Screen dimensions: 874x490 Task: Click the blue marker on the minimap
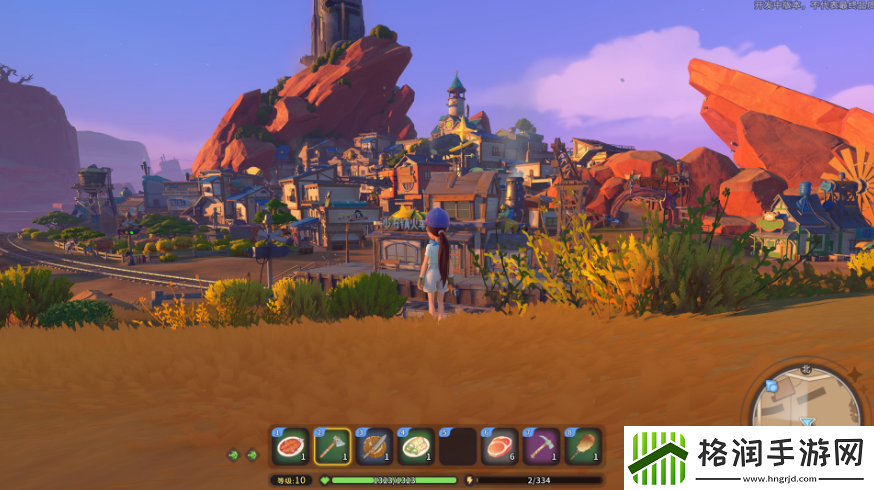click(x=771, y=385)
